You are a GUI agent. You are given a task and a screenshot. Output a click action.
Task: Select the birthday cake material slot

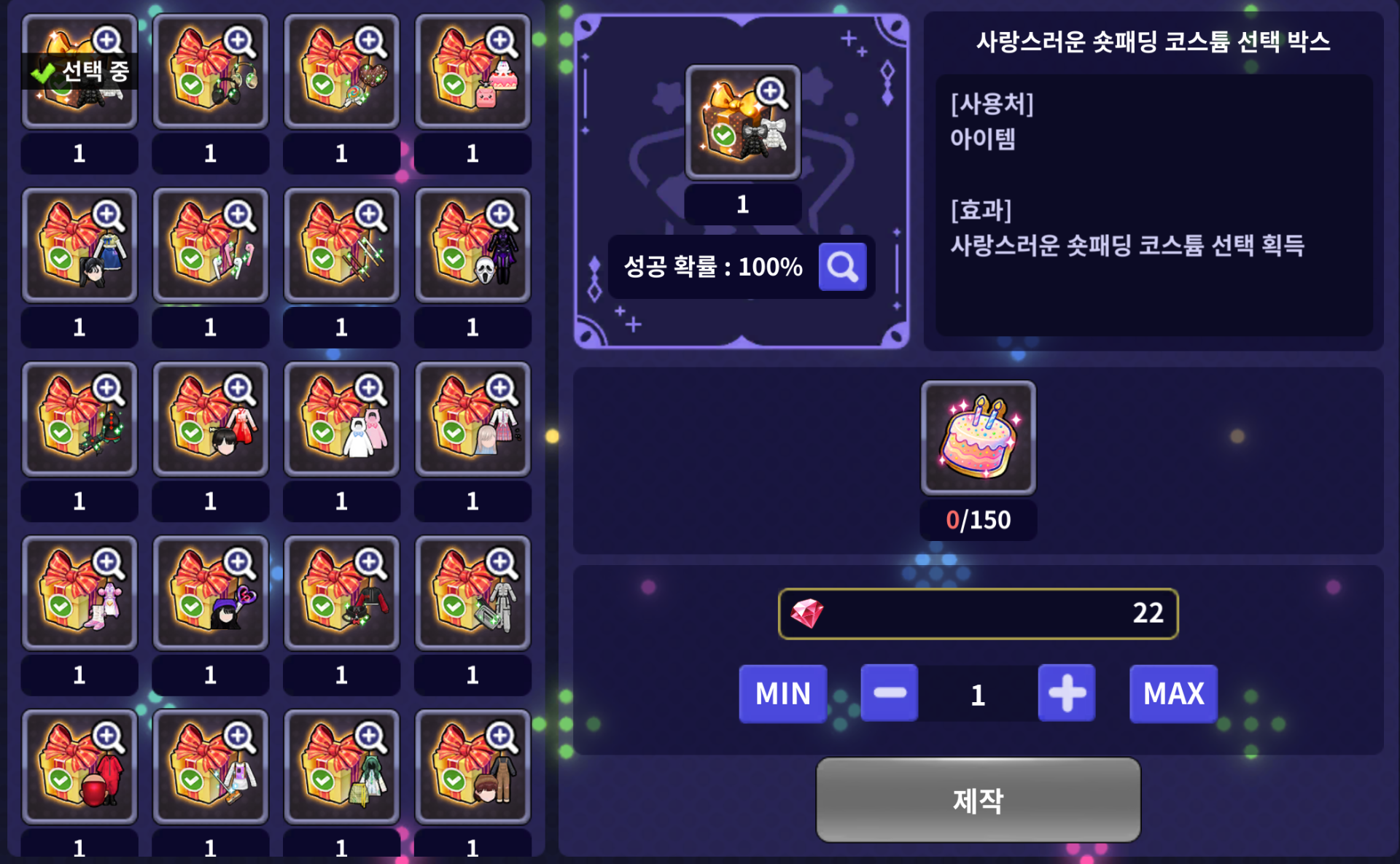(x=978, y=438)
